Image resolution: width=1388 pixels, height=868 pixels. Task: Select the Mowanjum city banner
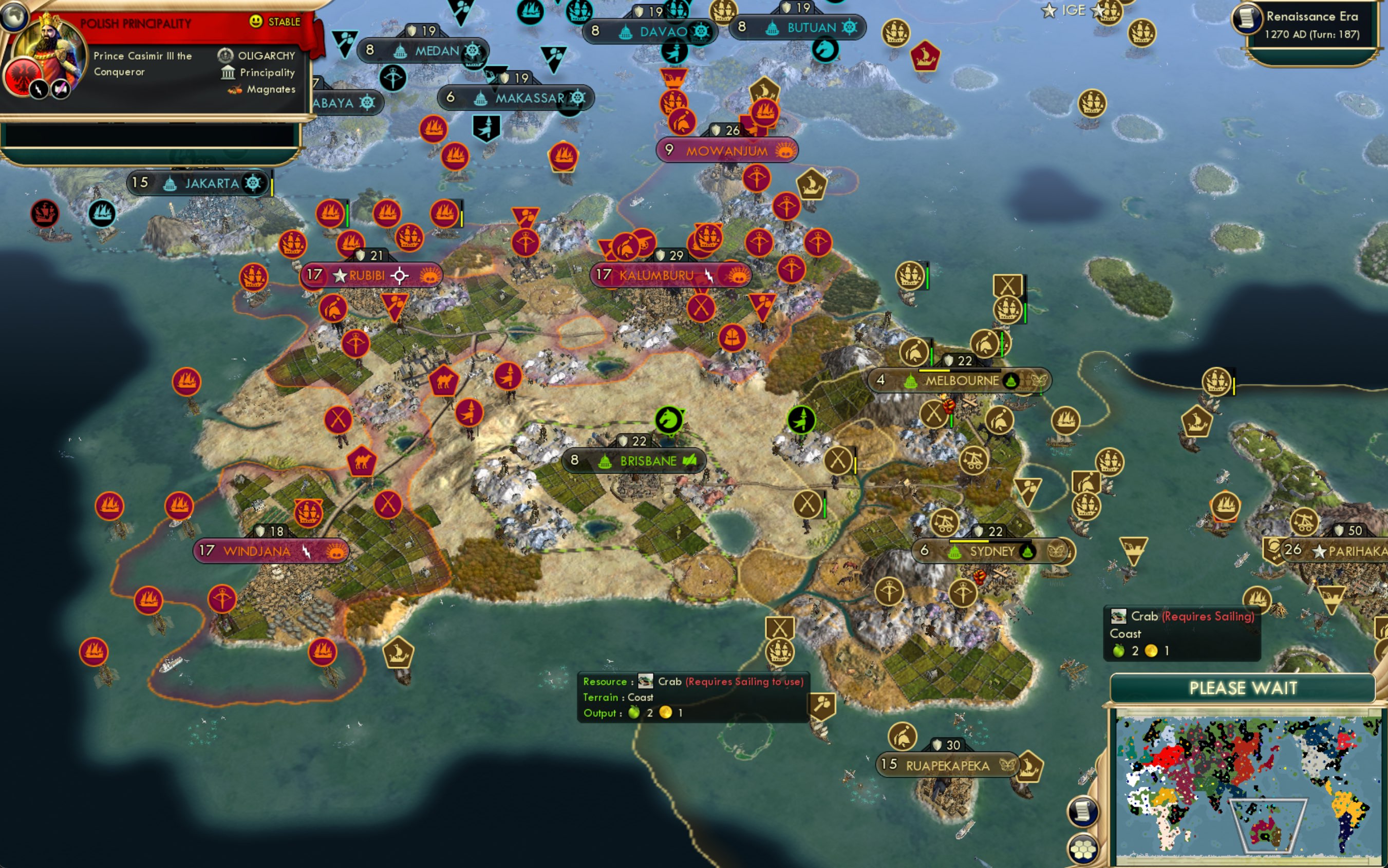point(726,150)
